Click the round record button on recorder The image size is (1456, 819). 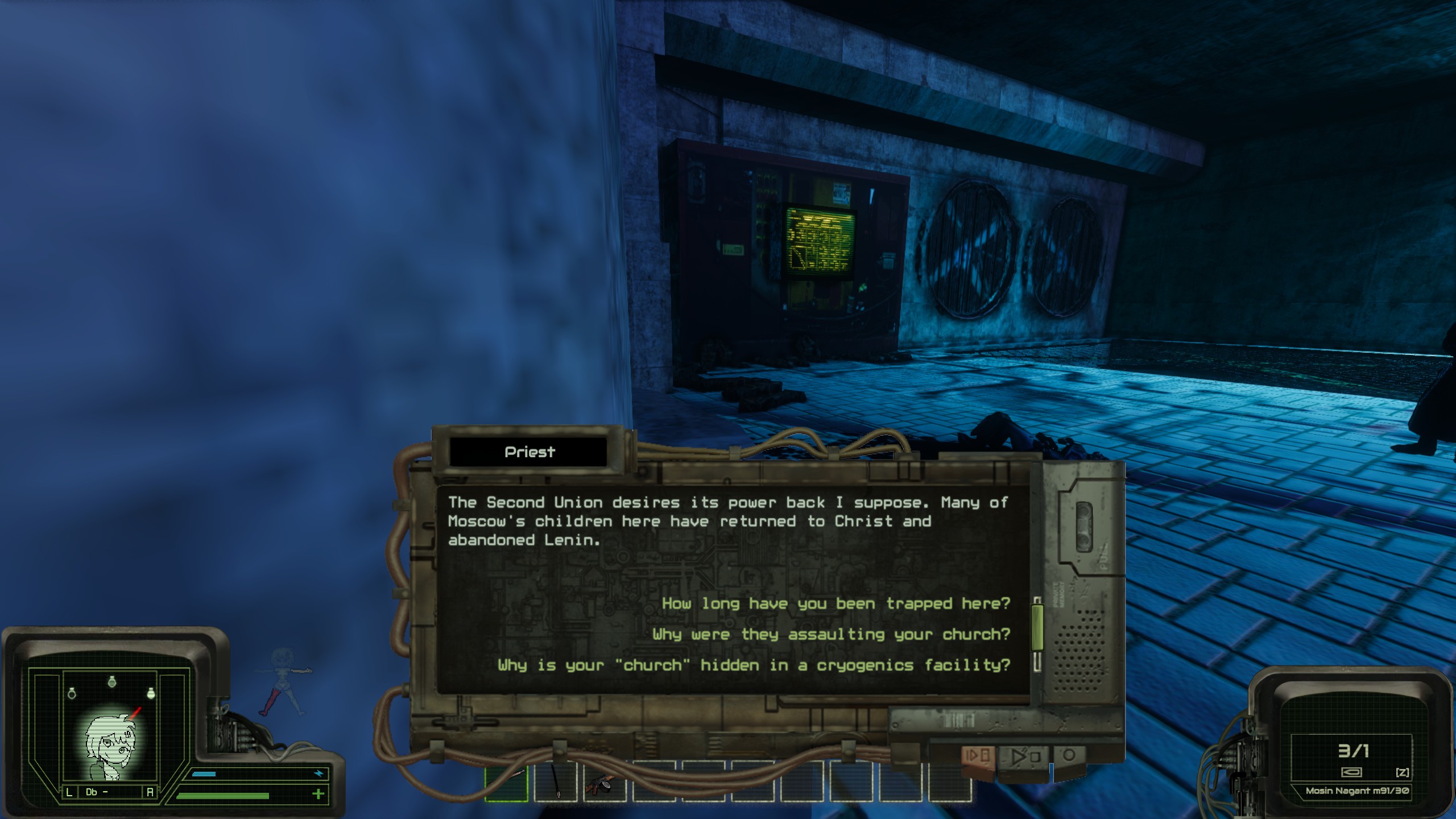point(1069,756)
